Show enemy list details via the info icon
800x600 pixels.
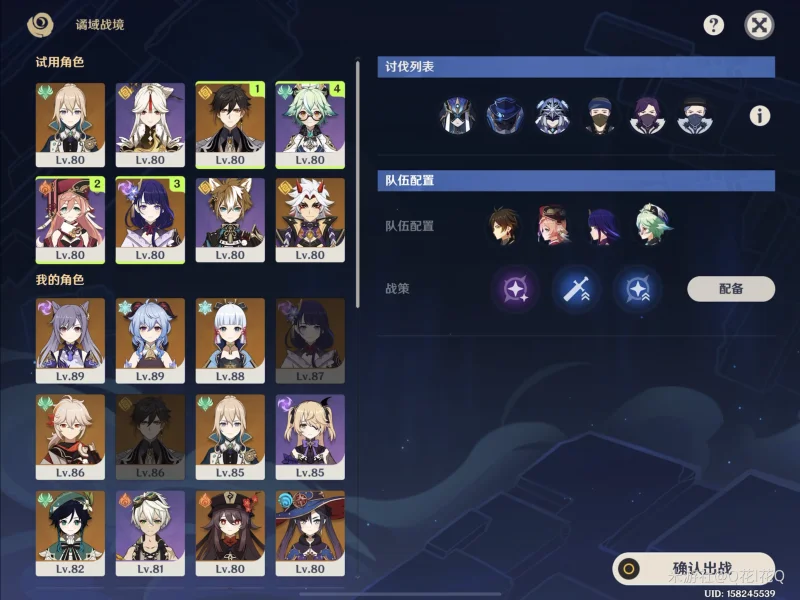pos(760,116)
